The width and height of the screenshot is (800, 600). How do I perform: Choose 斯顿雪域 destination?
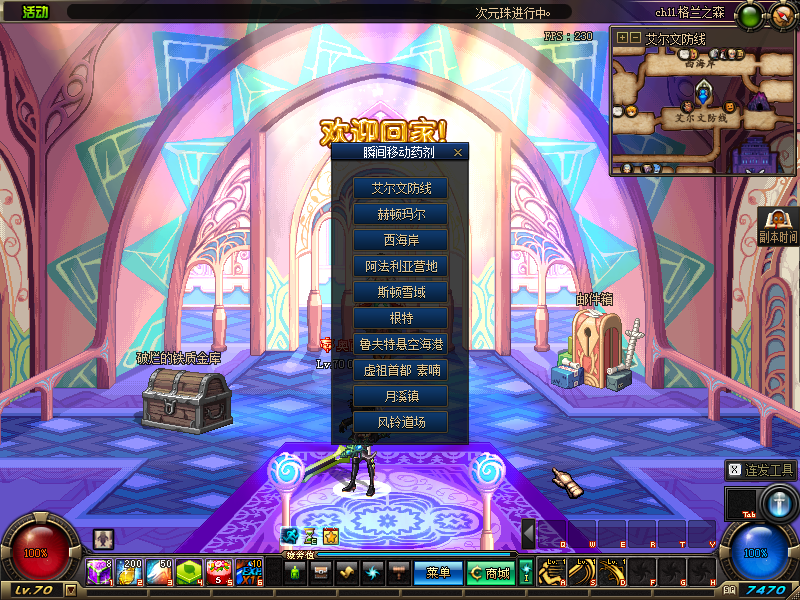click(x=400, y=292)
